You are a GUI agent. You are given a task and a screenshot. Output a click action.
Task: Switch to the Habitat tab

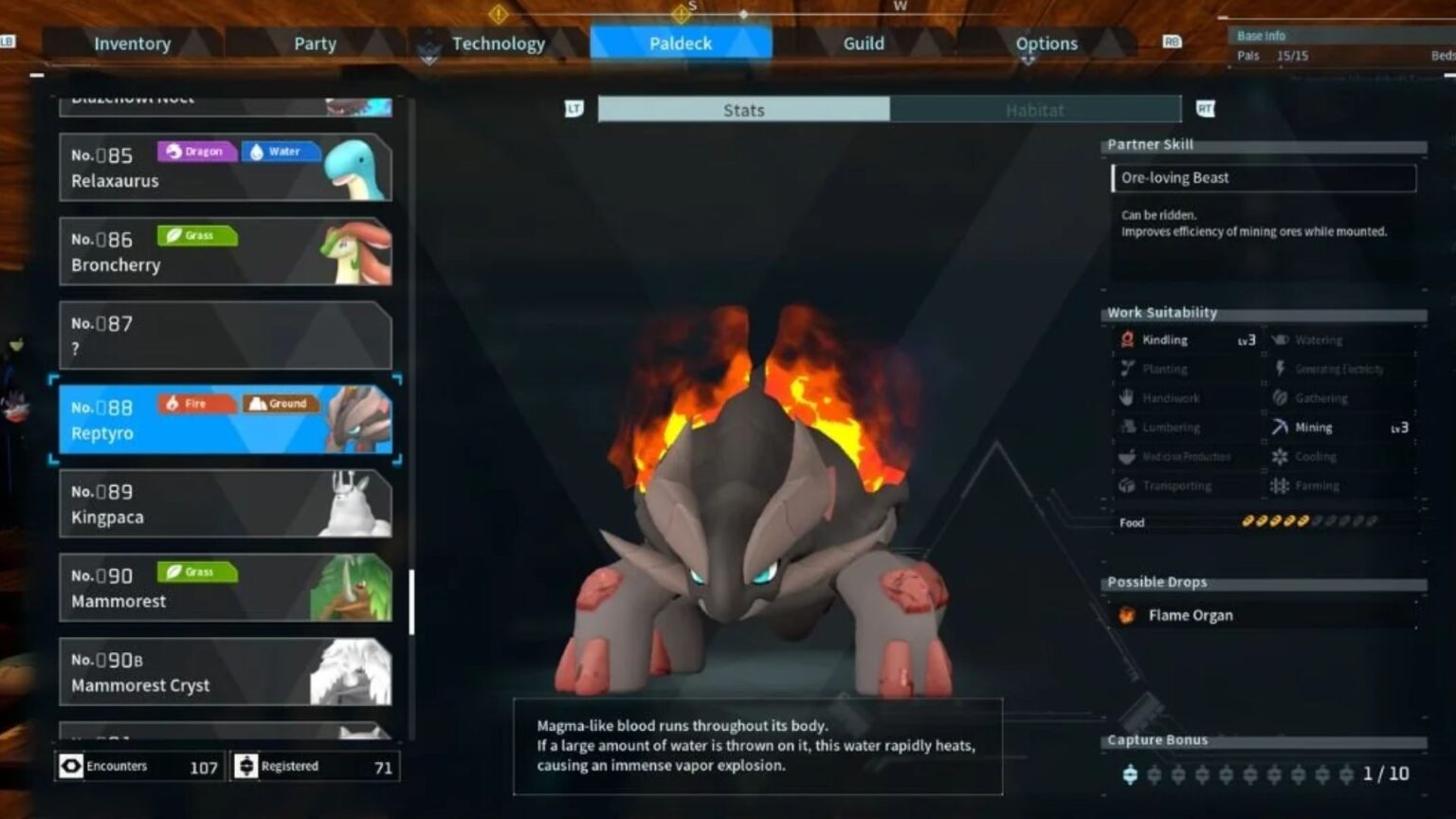coord(1036,110)
